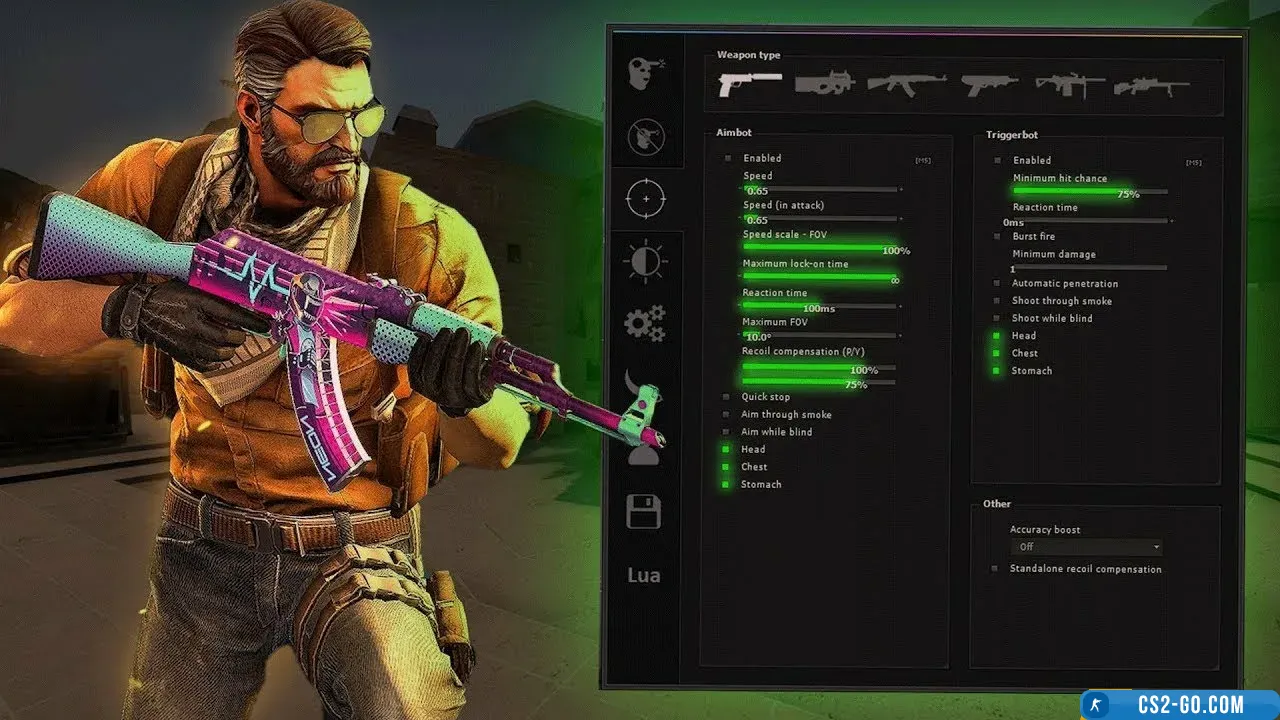Viewport: 1280px width, 720px height.
Task: Toggle the Aimbot Enabled checkbox
Action: pyautogui.click(x=729, y=158)
